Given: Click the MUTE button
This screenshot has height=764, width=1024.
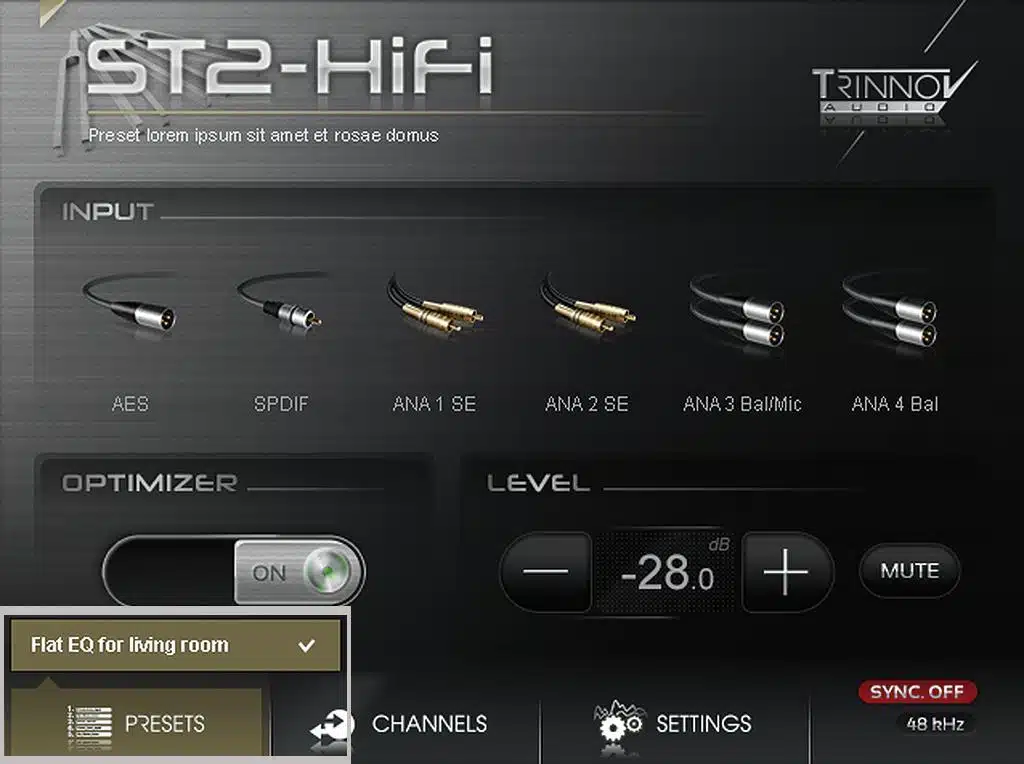Looking at the screenshot, I should point(909,571).
